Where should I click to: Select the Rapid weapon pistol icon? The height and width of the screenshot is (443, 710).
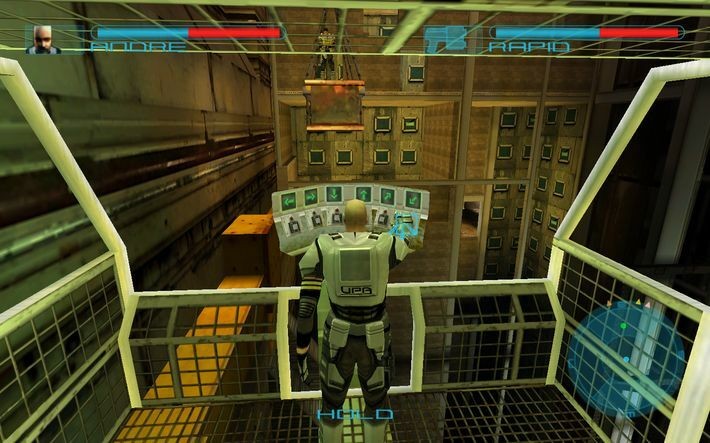click(446, 38)
